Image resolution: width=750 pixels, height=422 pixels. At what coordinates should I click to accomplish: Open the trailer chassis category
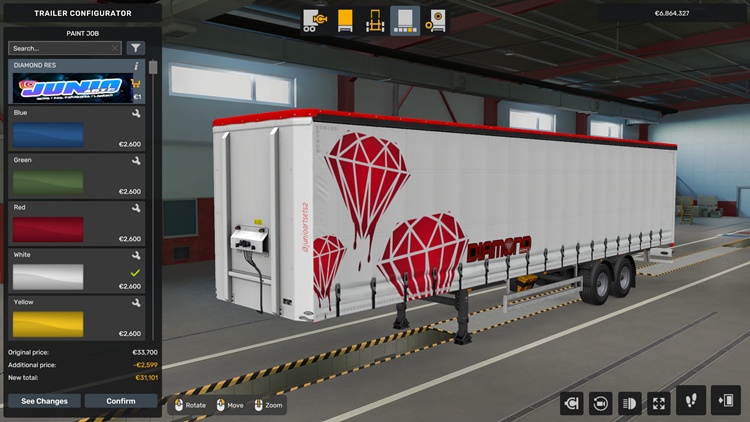(x=375, y=20)
